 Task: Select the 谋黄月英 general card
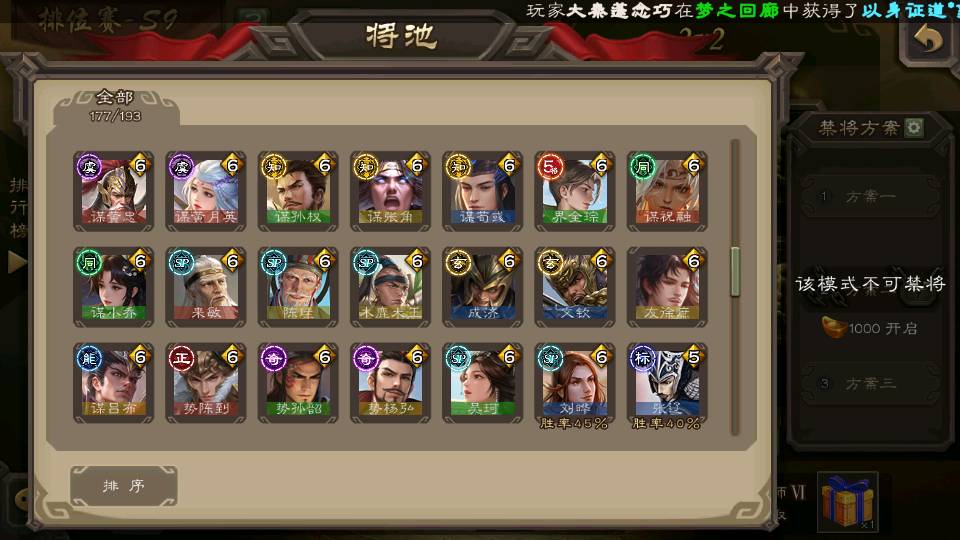coord(205,190)
